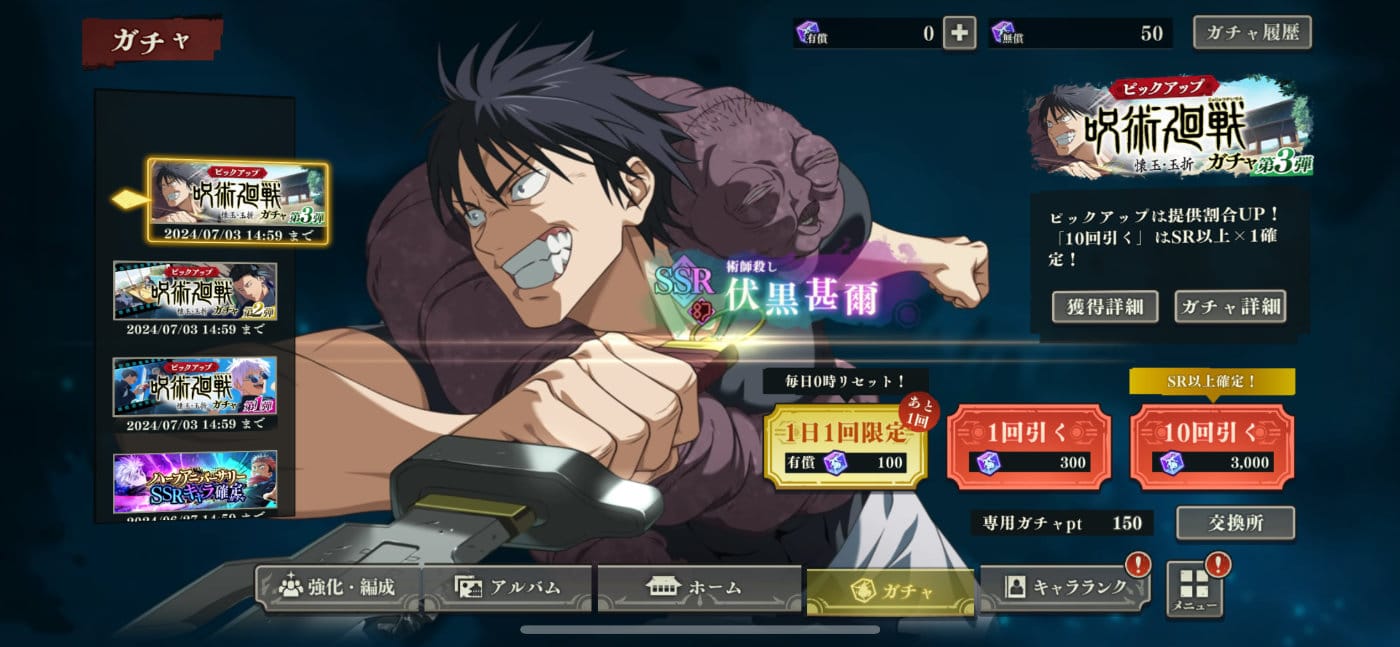Choose the 10回引く ten-pull button
The width and height of the screenshot is (1400, 647).
pos(1211,446)
